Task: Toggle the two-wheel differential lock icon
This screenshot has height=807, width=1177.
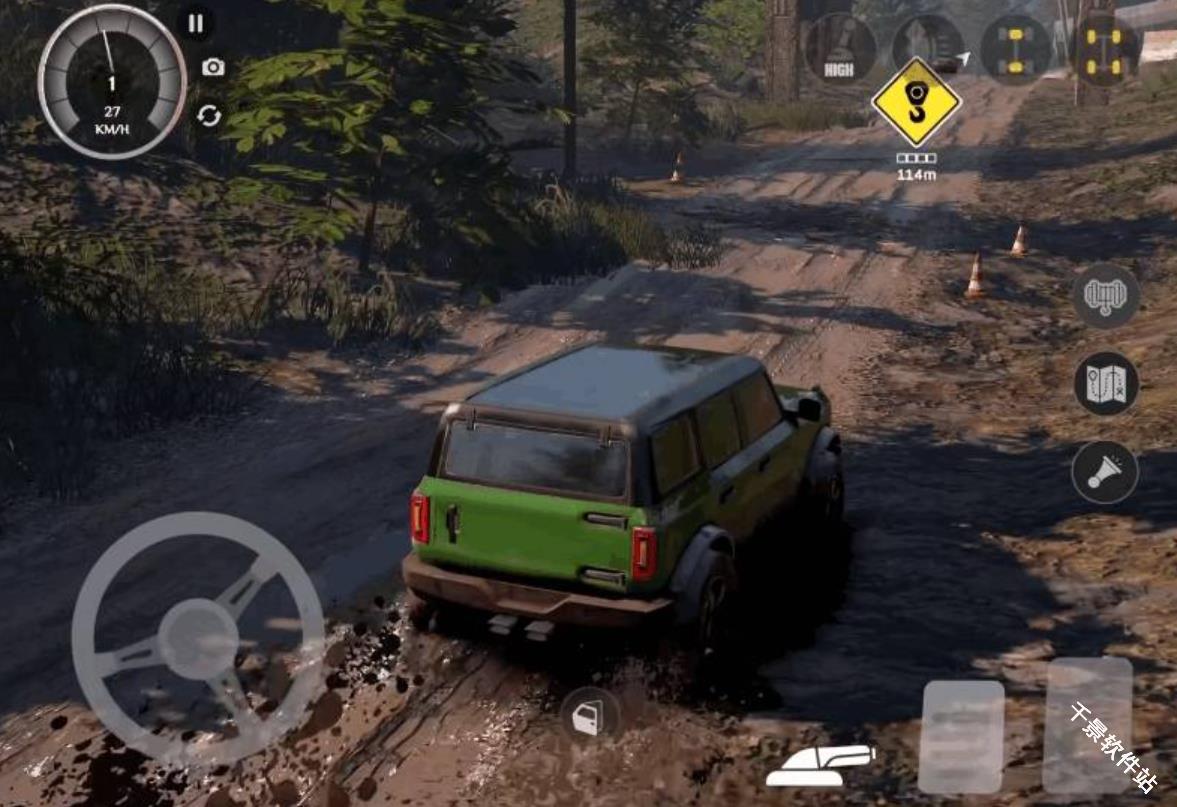Action: pos(1015,48)
